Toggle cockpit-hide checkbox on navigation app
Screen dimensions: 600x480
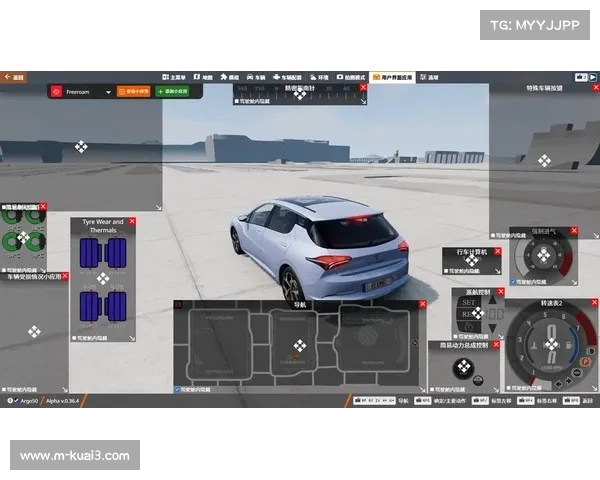178,388
